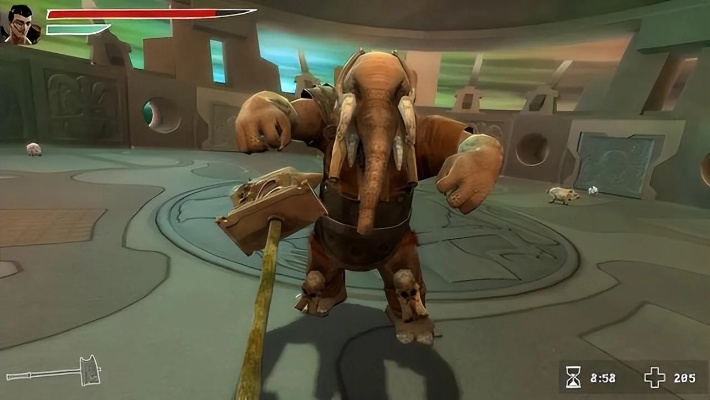The image size is (710, 400).
Task: Click the health cross icon
Action: coord(654,378)
